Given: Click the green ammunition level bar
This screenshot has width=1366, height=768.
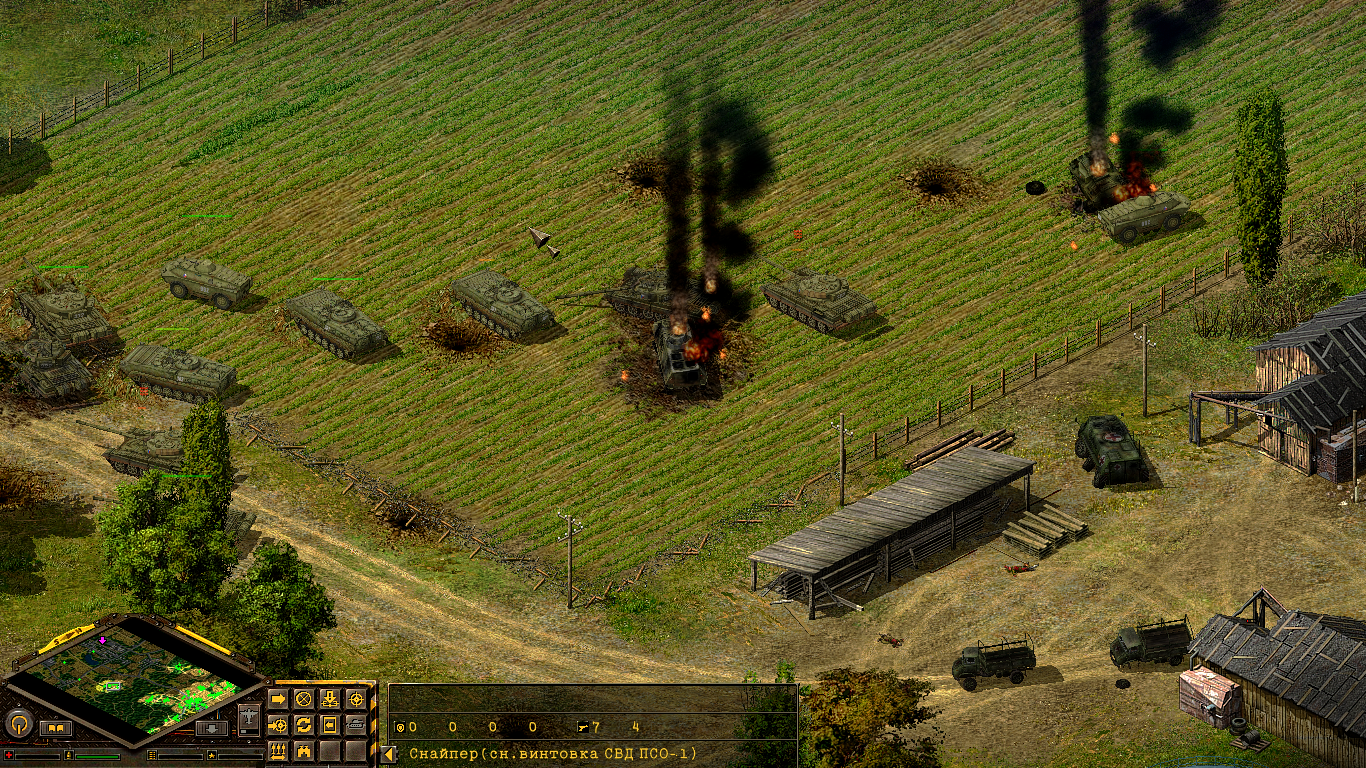Looking at the screenshot, I should (x=97, y=756).
